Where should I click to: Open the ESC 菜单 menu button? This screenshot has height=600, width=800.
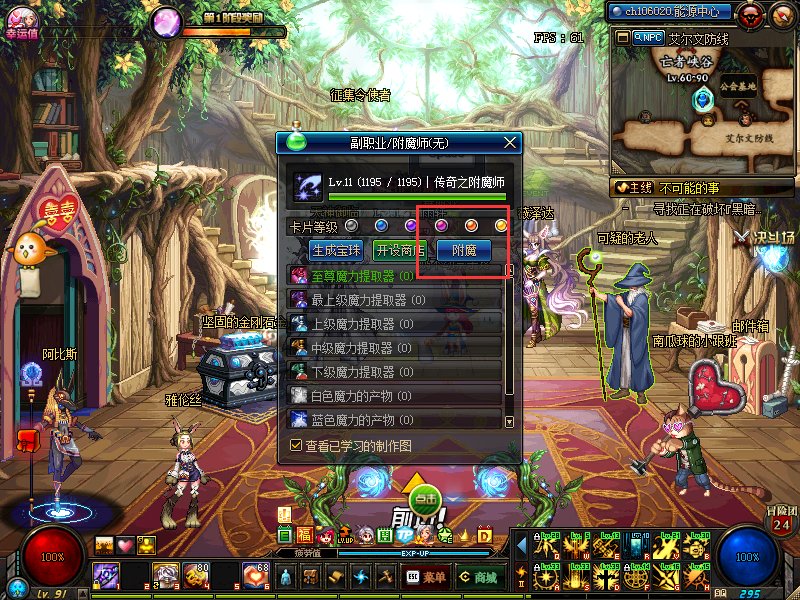[x=427, y=577]
